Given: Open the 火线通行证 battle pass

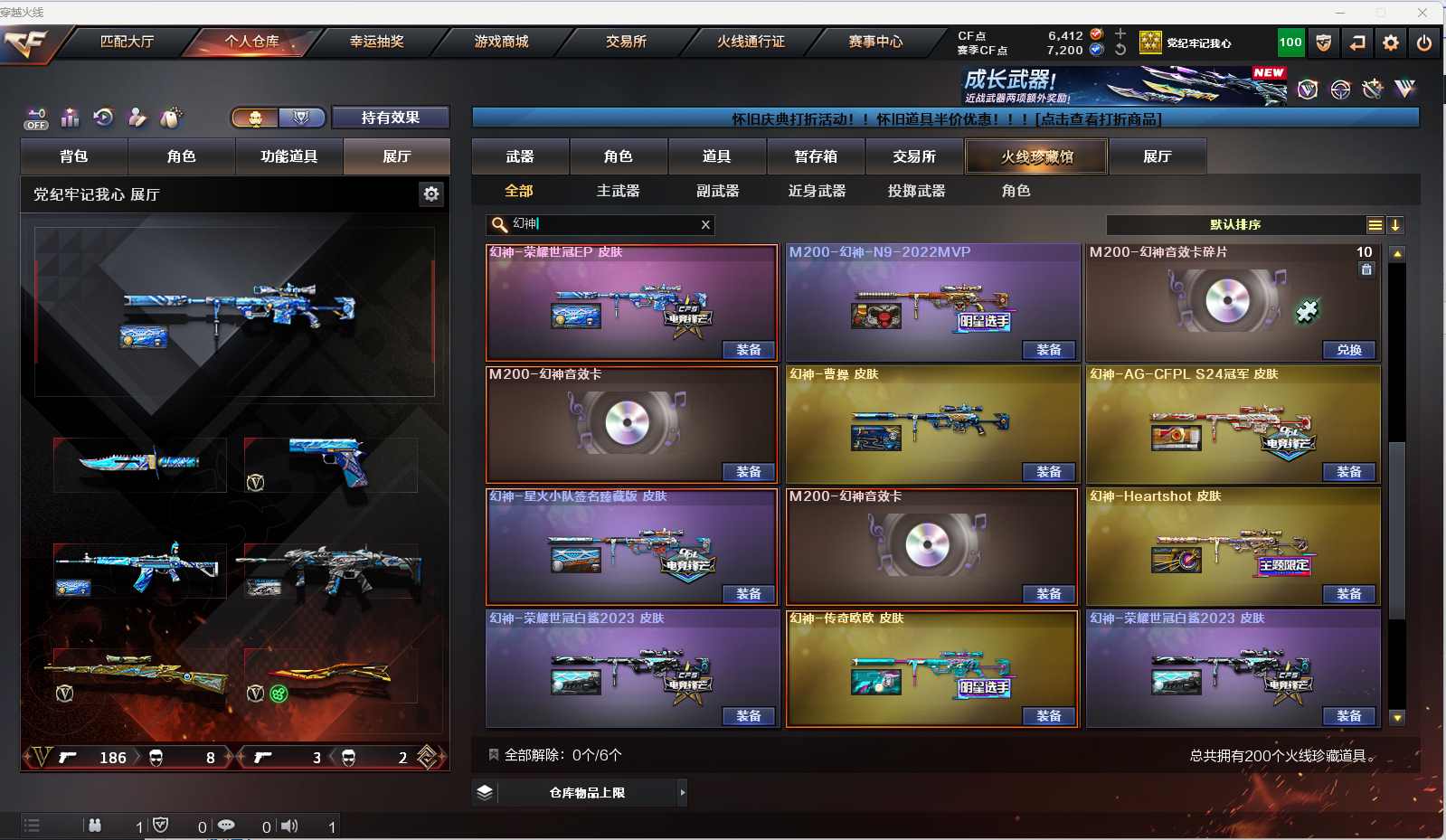Looking at the screenshot, I should point(751,42).
